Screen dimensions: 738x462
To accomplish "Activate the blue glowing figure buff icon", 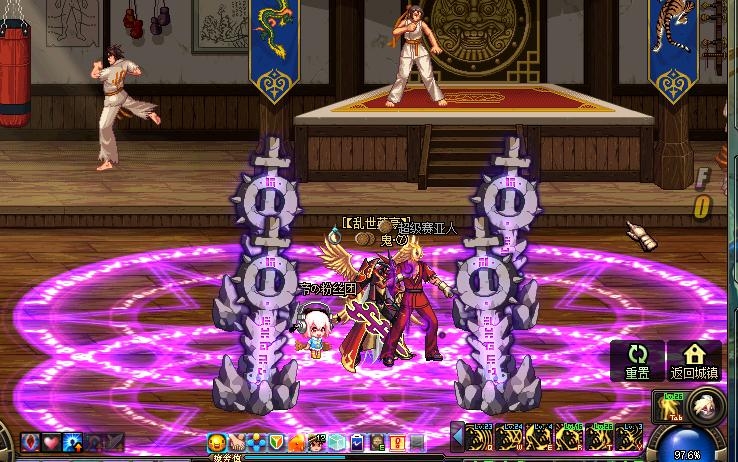I will pyautogui.click(x=72, y=442).
